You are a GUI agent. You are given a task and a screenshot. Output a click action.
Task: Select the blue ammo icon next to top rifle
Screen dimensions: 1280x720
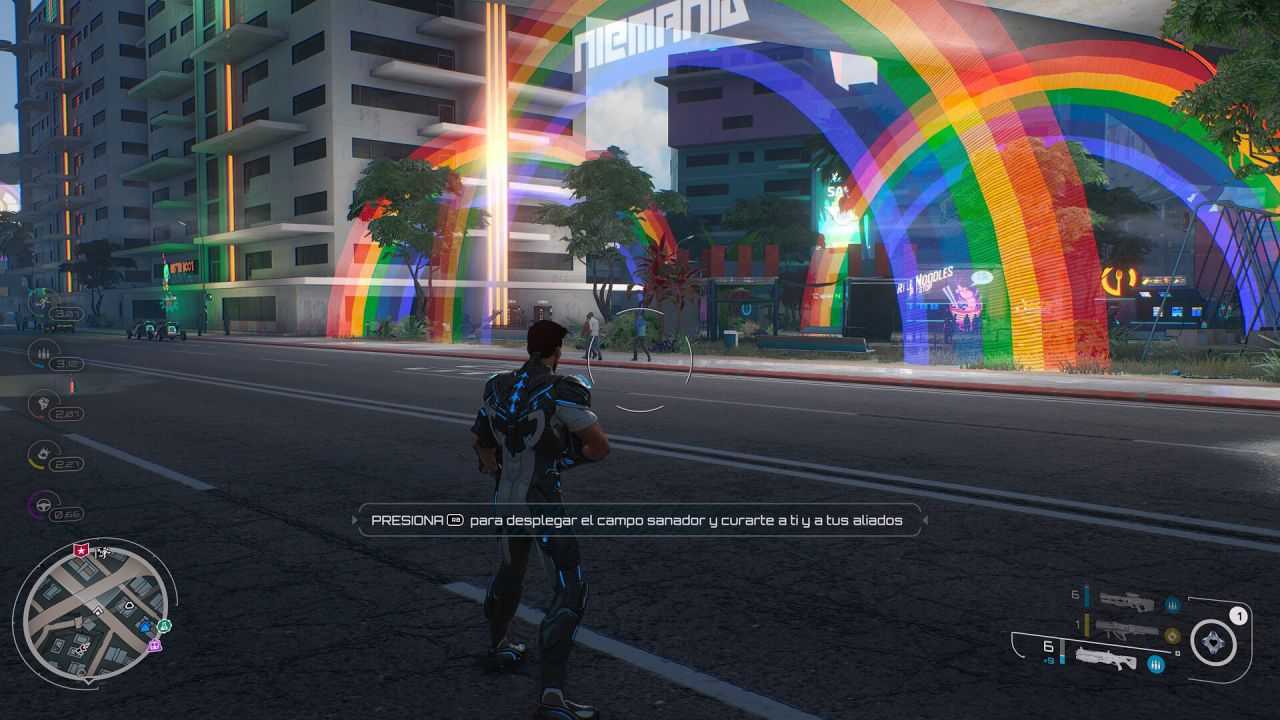pos(1173,604)
